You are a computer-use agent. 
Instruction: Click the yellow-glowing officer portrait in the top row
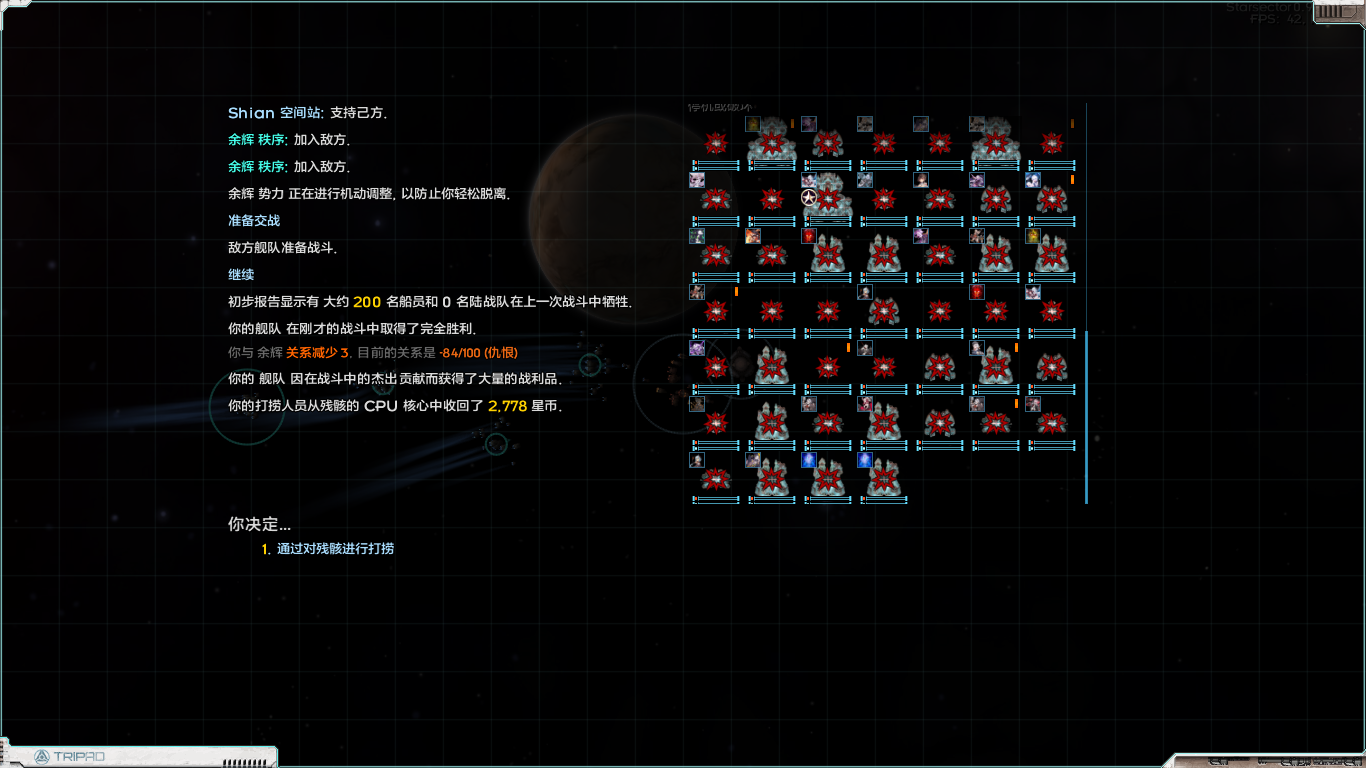752,123
